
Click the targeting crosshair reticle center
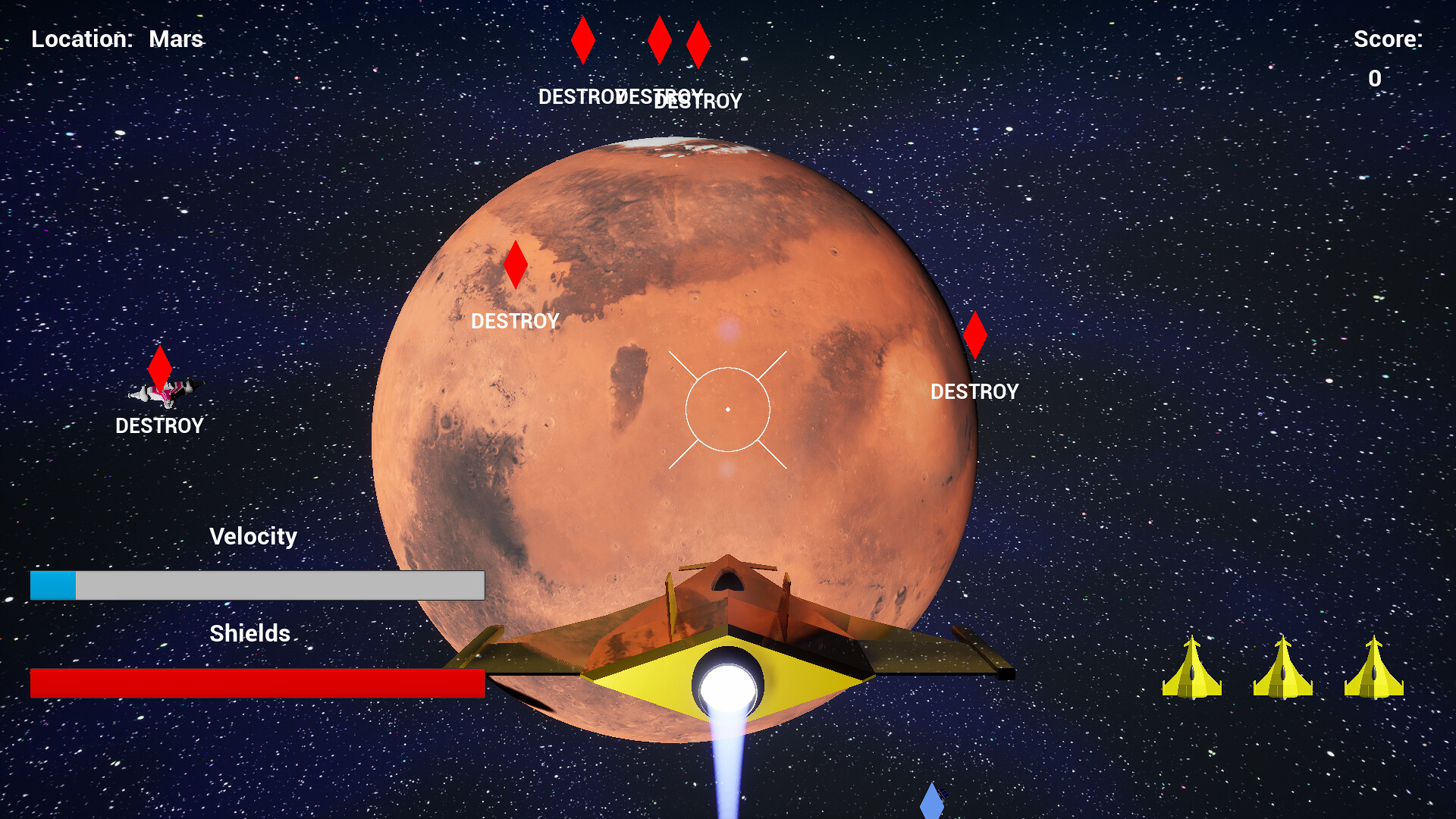pos(728,408)
